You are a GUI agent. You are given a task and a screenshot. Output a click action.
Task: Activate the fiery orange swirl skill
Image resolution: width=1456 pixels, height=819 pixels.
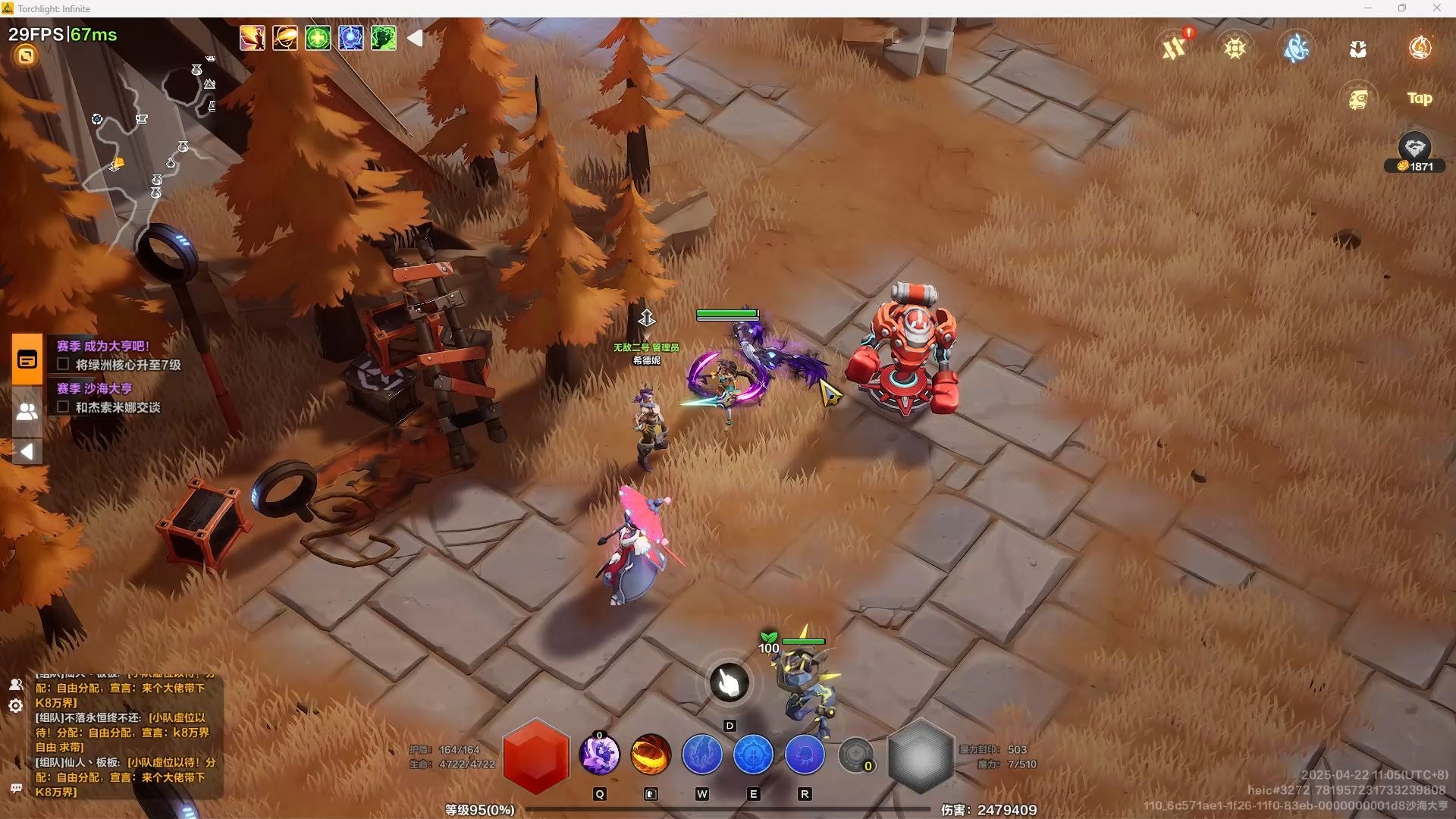(x=651, y=755)
